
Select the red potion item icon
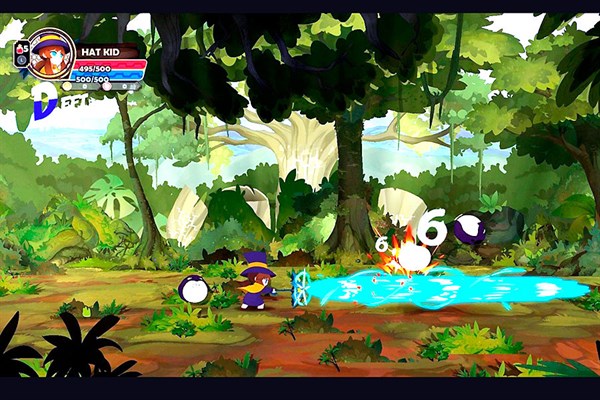point(21,47)
